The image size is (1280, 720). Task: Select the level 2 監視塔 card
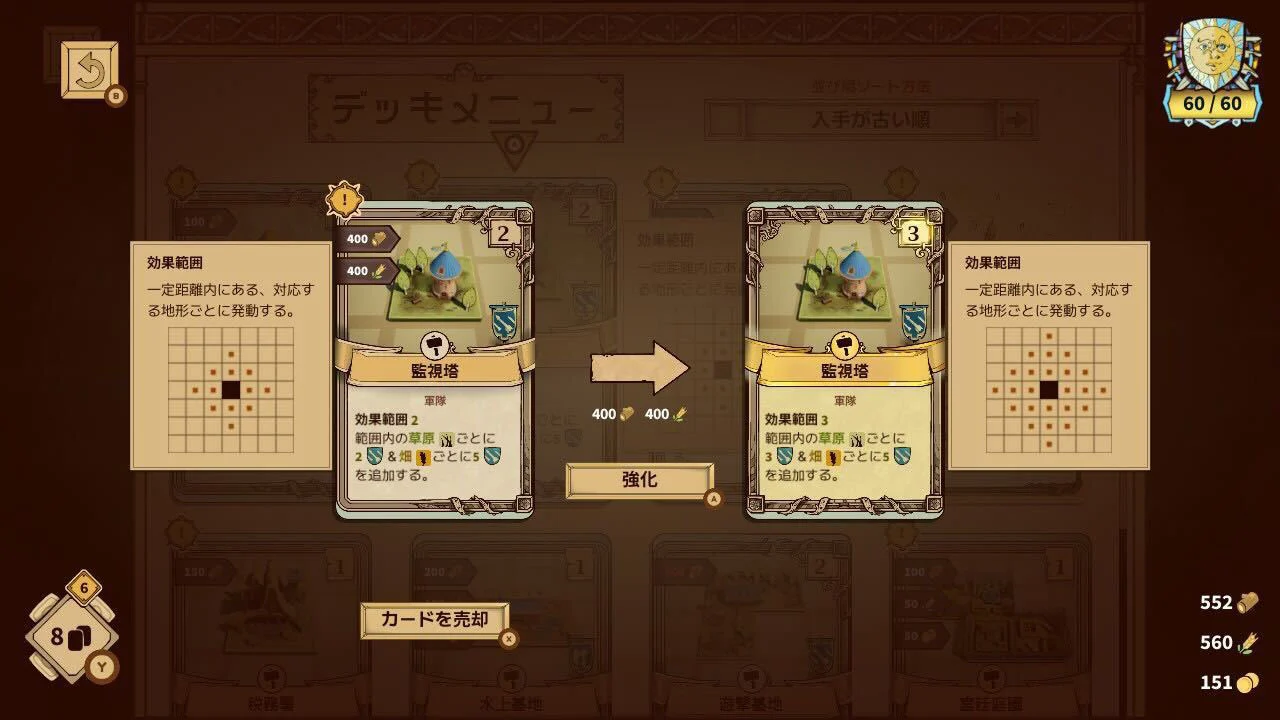(434, 360)
